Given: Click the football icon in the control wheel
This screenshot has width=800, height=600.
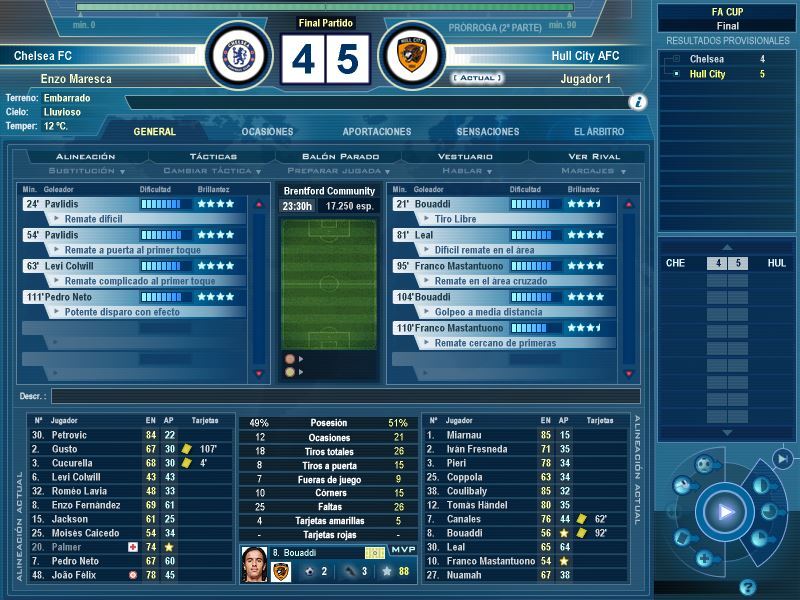Looking at the screenshot, I should pos(702,465).
